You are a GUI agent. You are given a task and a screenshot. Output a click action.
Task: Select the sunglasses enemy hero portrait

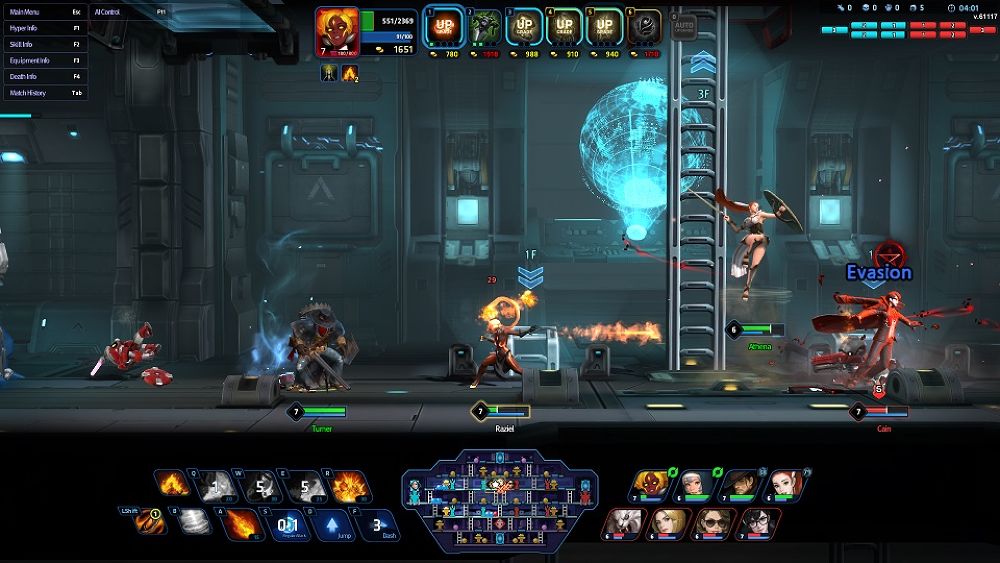pyautogui.click(x=714, y=523)
